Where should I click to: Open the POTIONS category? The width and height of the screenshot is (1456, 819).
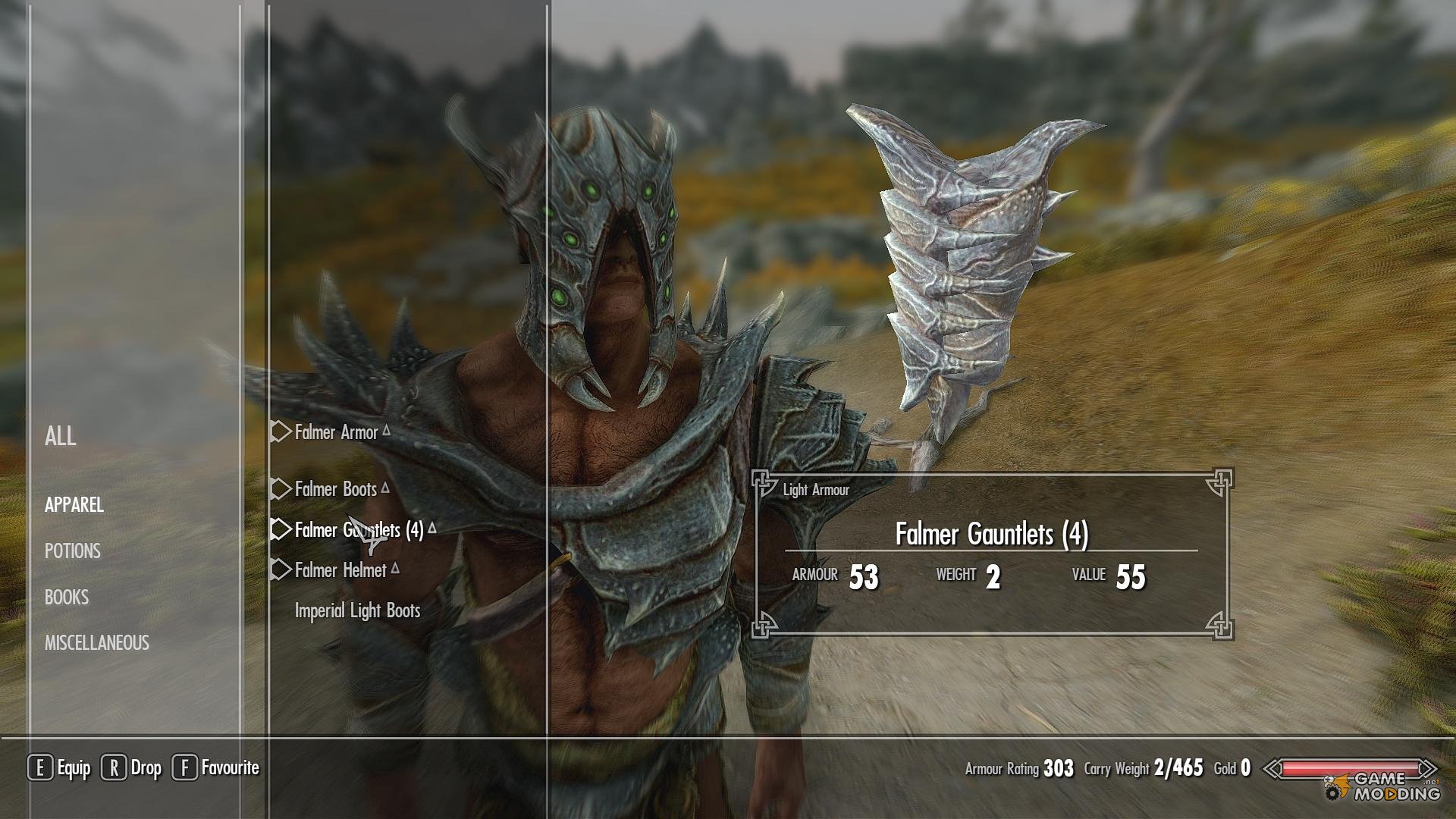coord(73,551)
